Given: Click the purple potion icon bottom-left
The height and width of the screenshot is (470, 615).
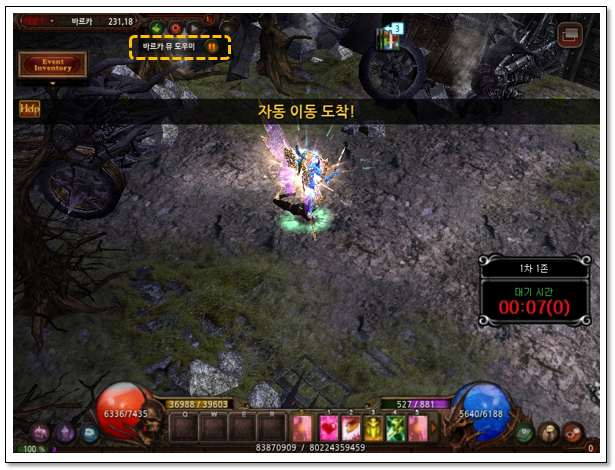Looking at the screenshot, I should 67,433.
